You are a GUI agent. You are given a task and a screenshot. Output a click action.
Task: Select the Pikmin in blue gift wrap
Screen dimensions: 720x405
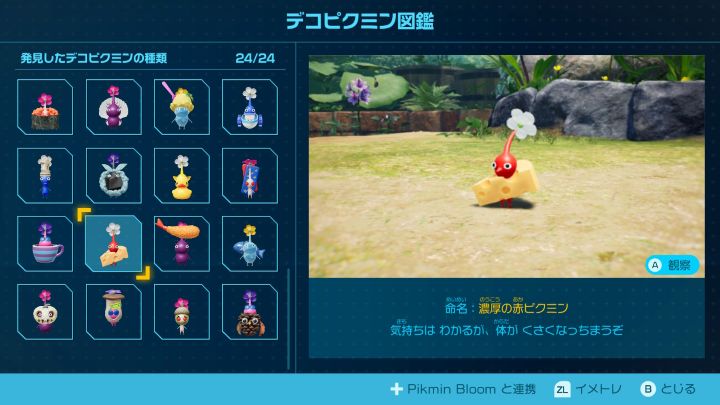(x=249, y=175)
